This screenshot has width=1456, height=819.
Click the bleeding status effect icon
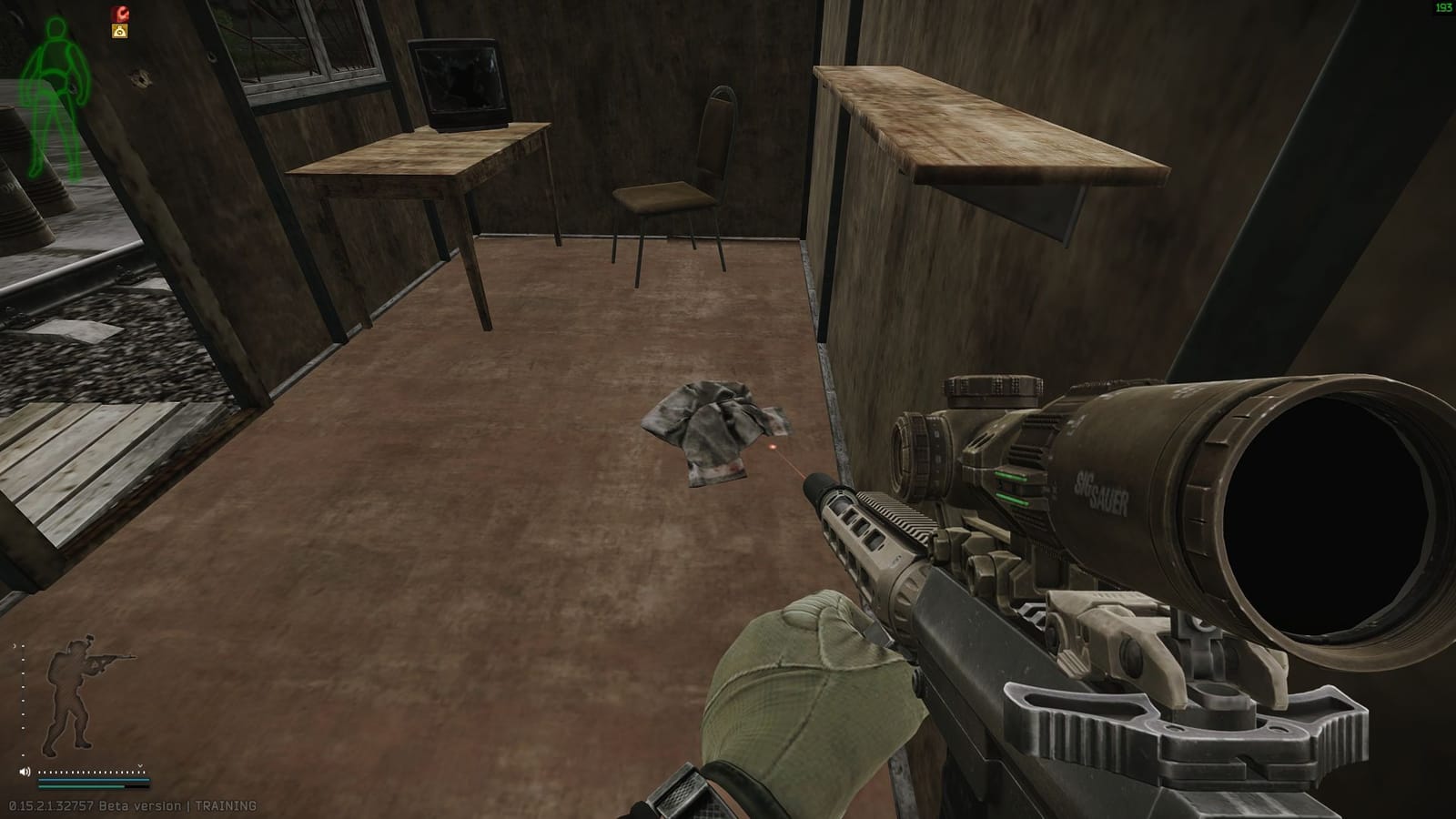pos(121,14)
